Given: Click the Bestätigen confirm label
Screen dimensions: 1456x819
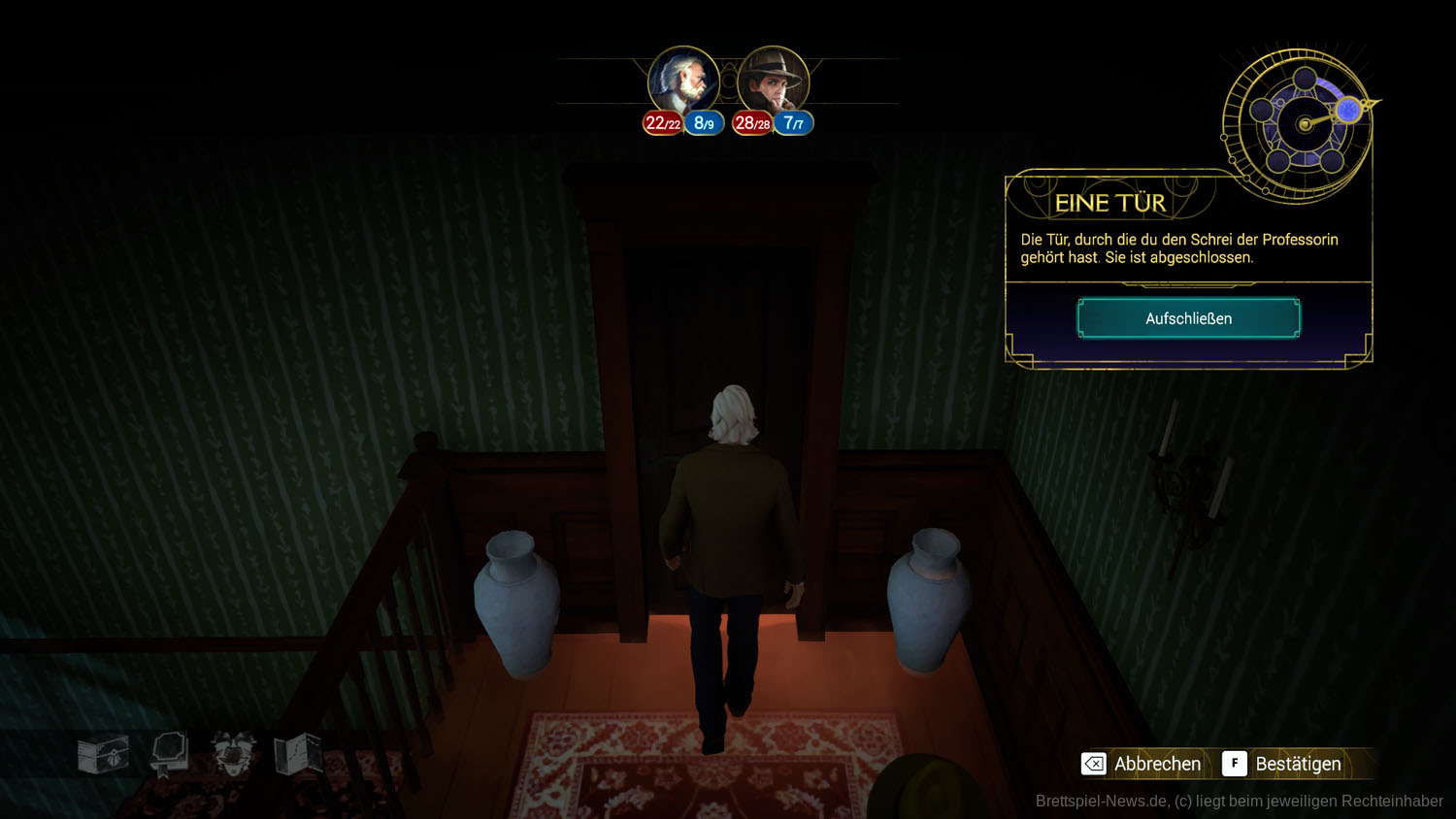Looking at the screenshot, I should (1297, 764).
